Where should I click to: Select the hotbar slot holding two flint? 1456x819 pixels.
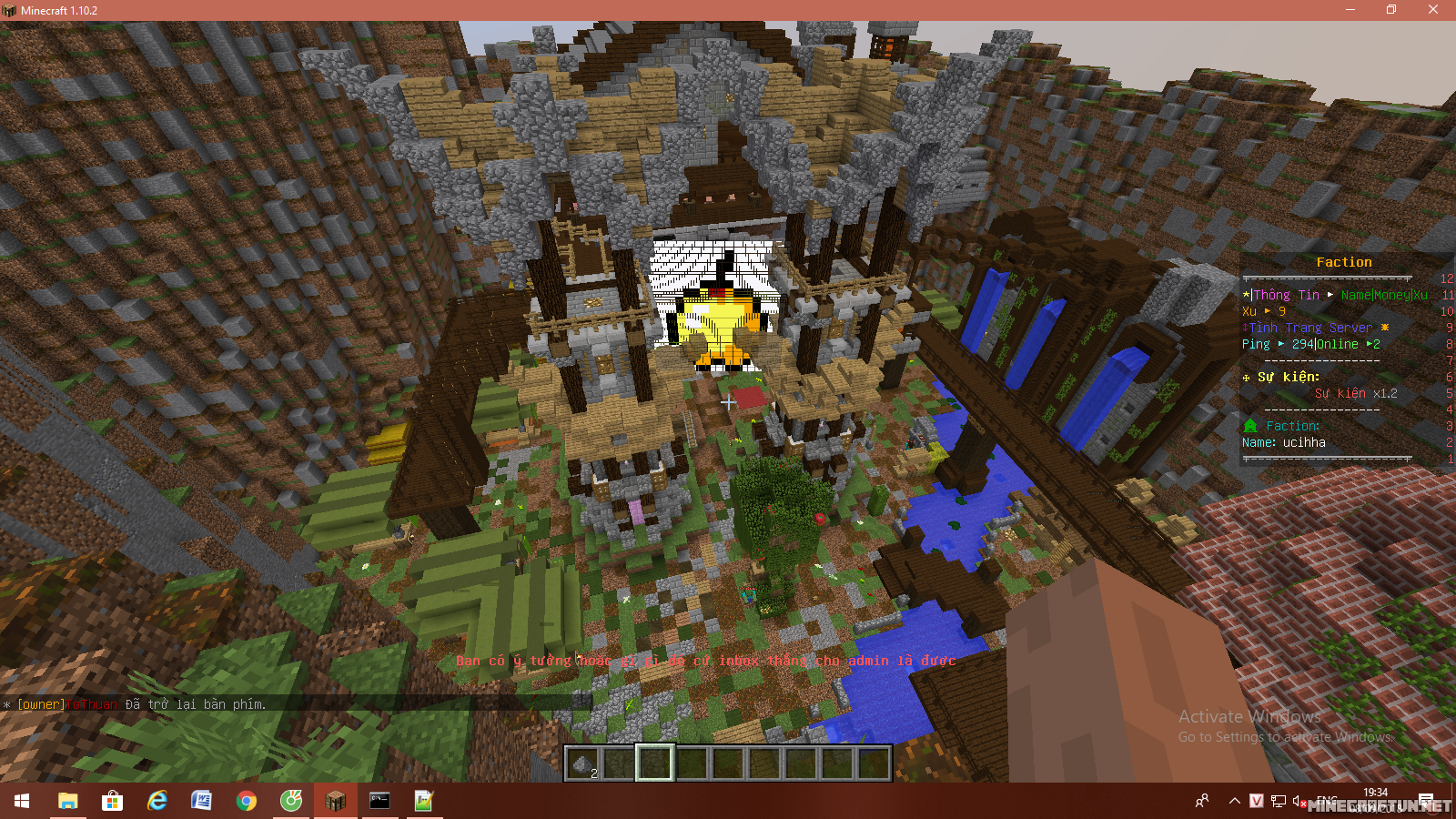point(582,763)
